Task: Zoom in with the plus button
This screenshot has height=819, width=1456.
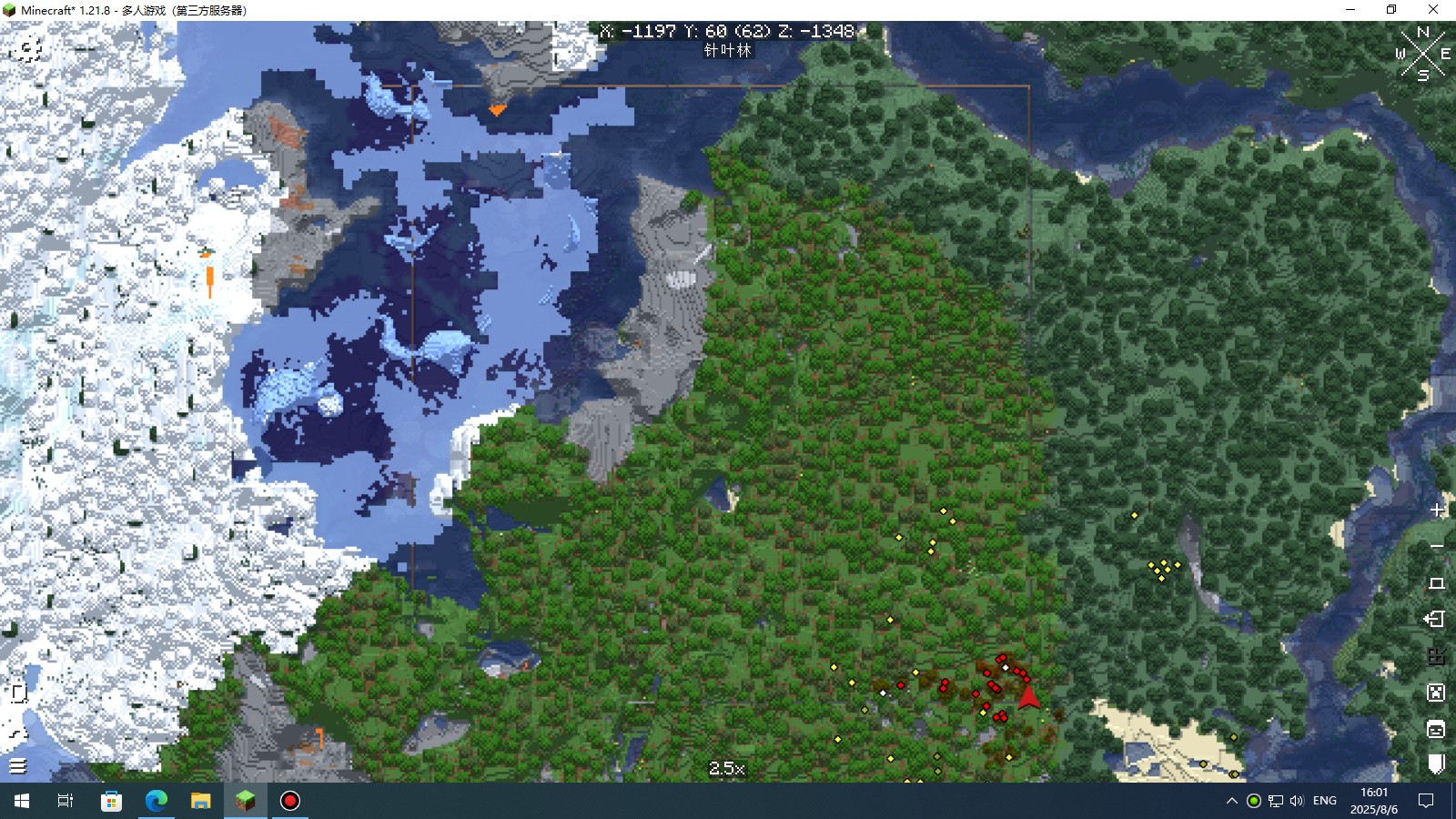Action: pyautogui.click(x=1437, y=510)
